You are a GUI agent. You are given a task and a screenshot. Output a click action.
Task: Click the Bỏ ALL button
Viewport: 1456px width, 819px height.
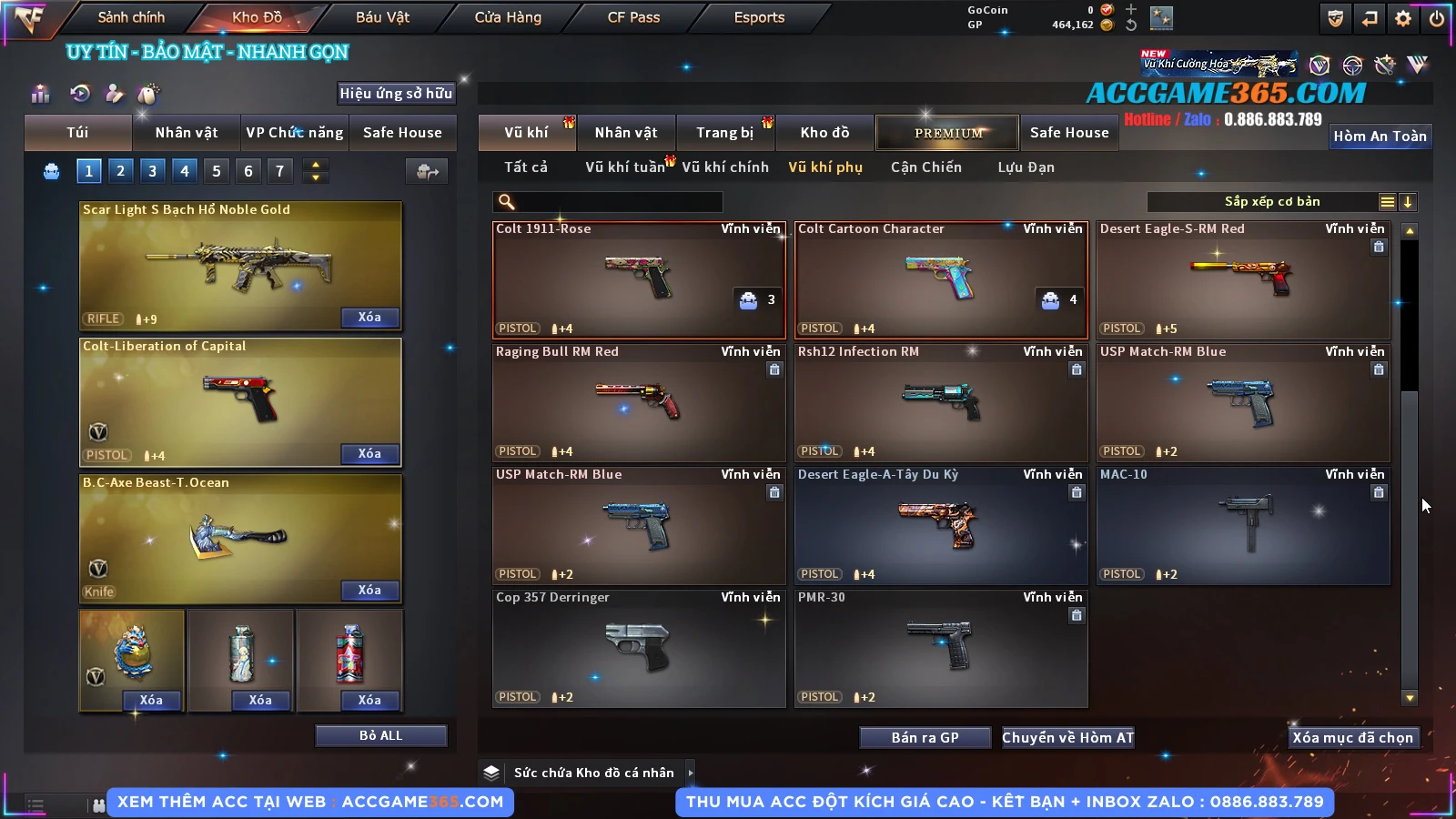click(380, 735)
